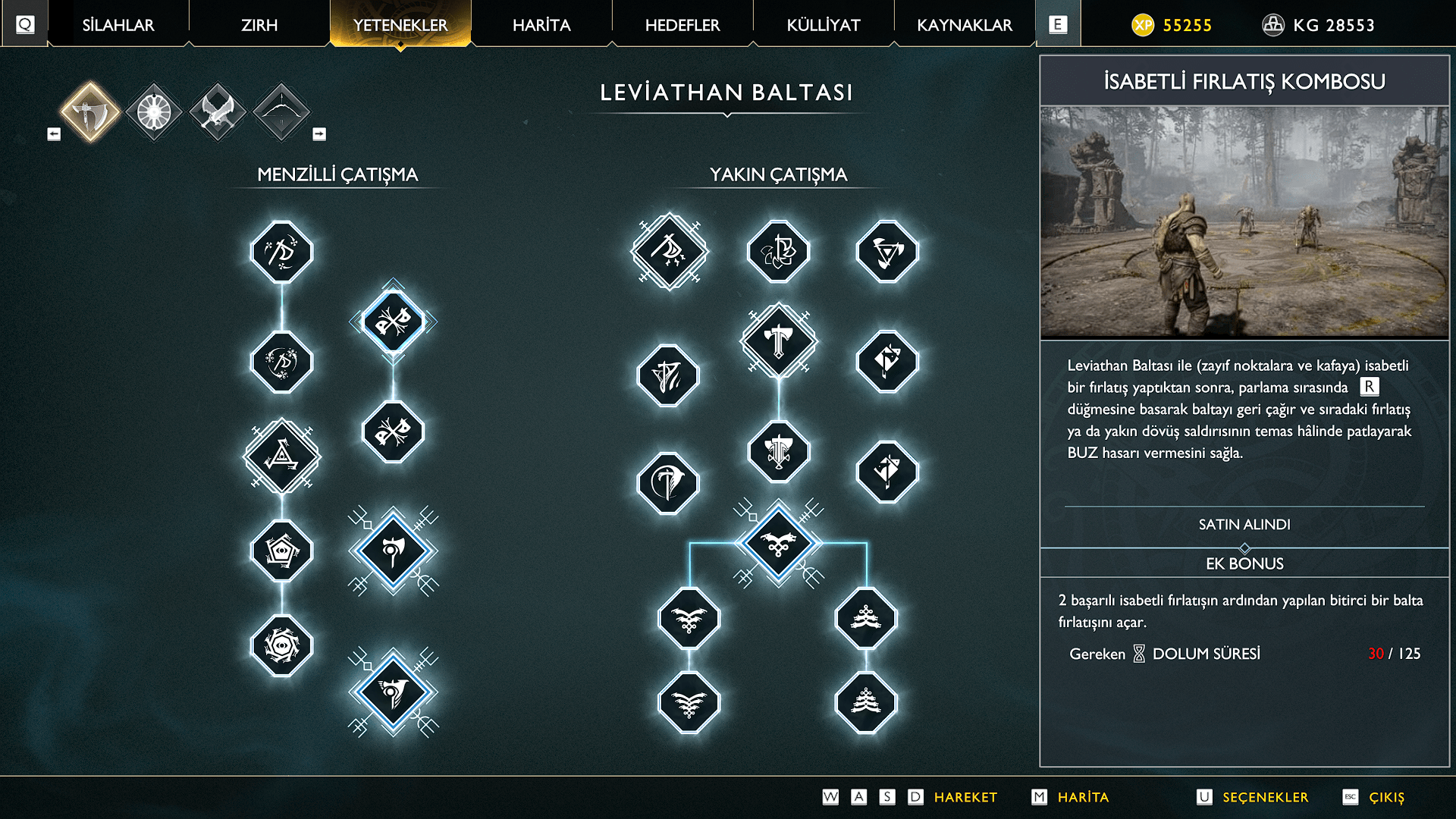
Task: Select the hammer-shaped skill with diamond frame
Action: click(779, 341)
